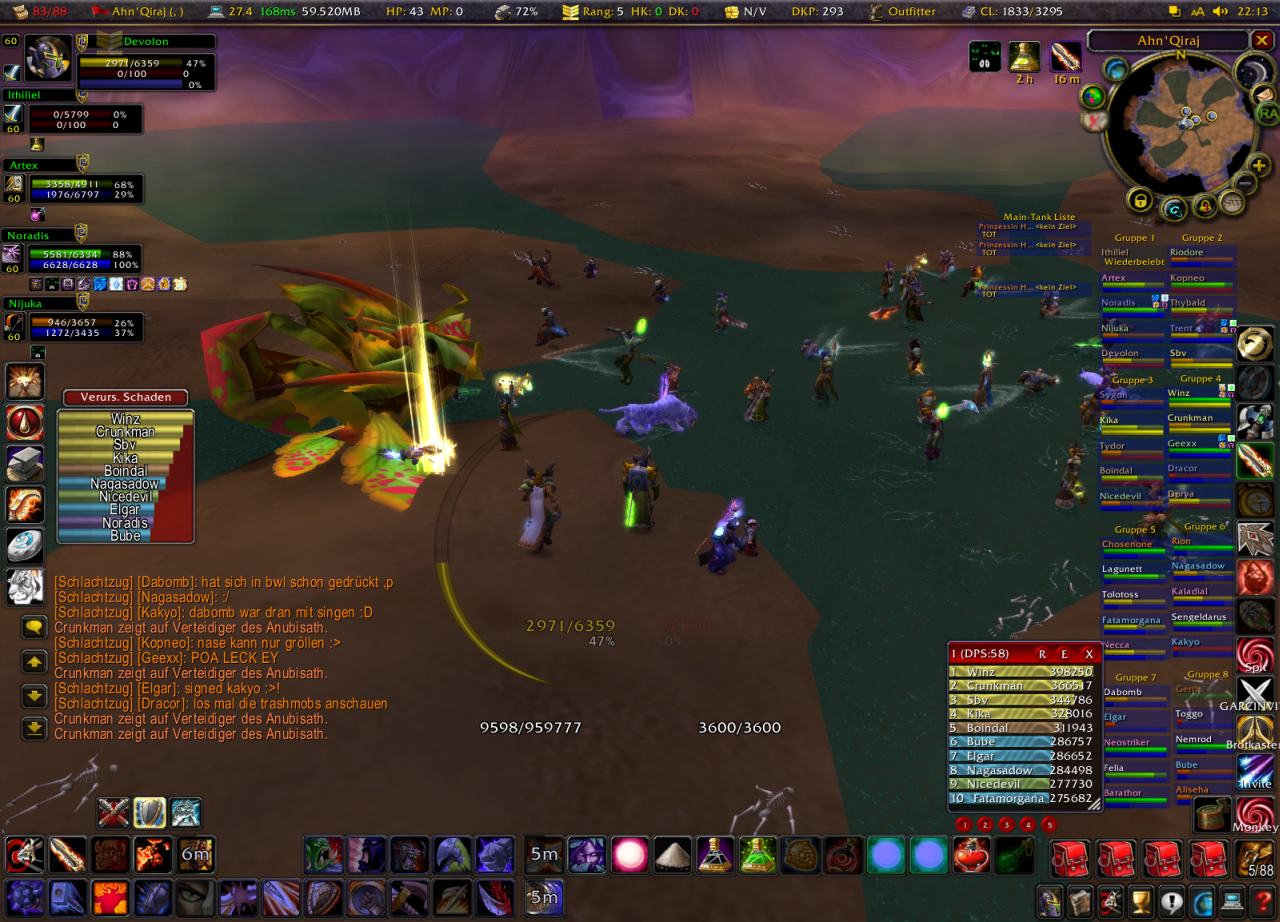Zoom in the minimap with the plus button
Screen dimensions: 1280x922
click(x=1259, y=164)
